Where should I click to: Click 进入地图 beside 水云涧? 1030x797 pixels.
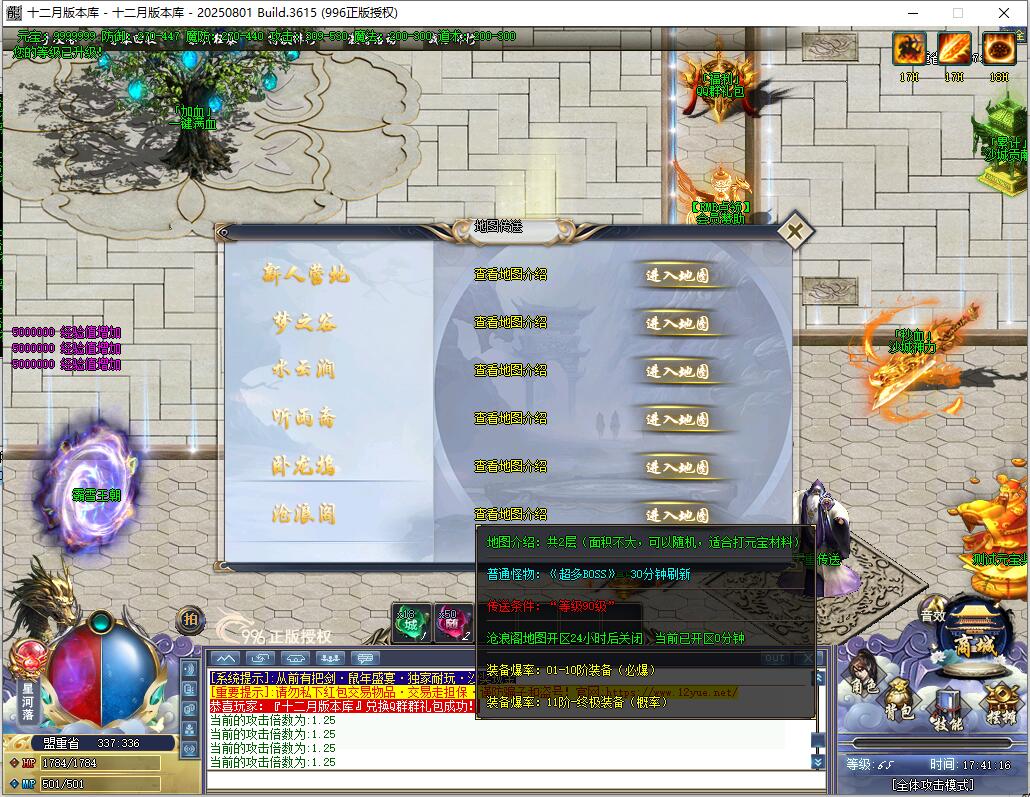click(677, 371)
